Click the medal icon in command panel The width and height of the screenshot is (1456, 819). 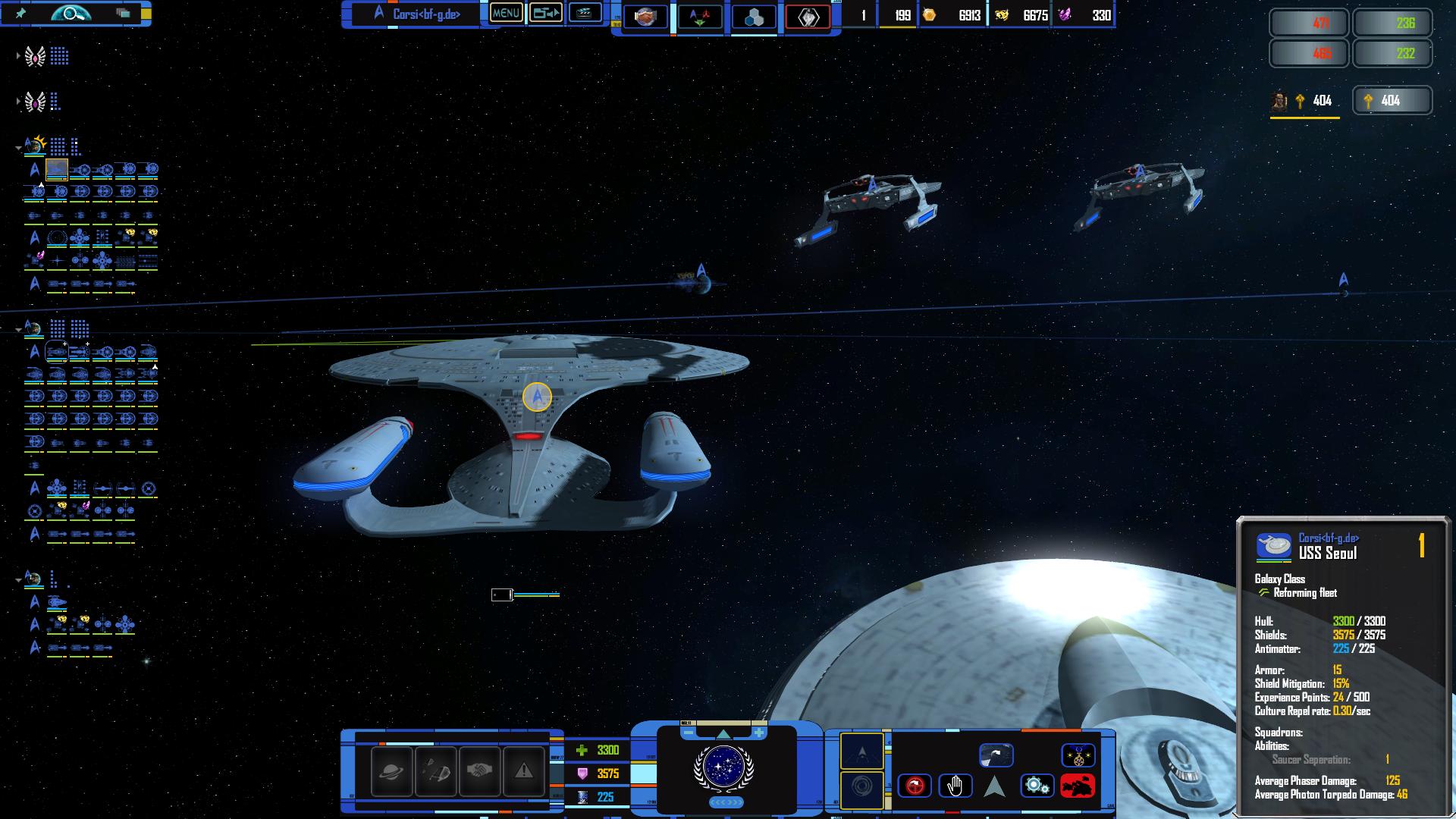point(1077,755)
